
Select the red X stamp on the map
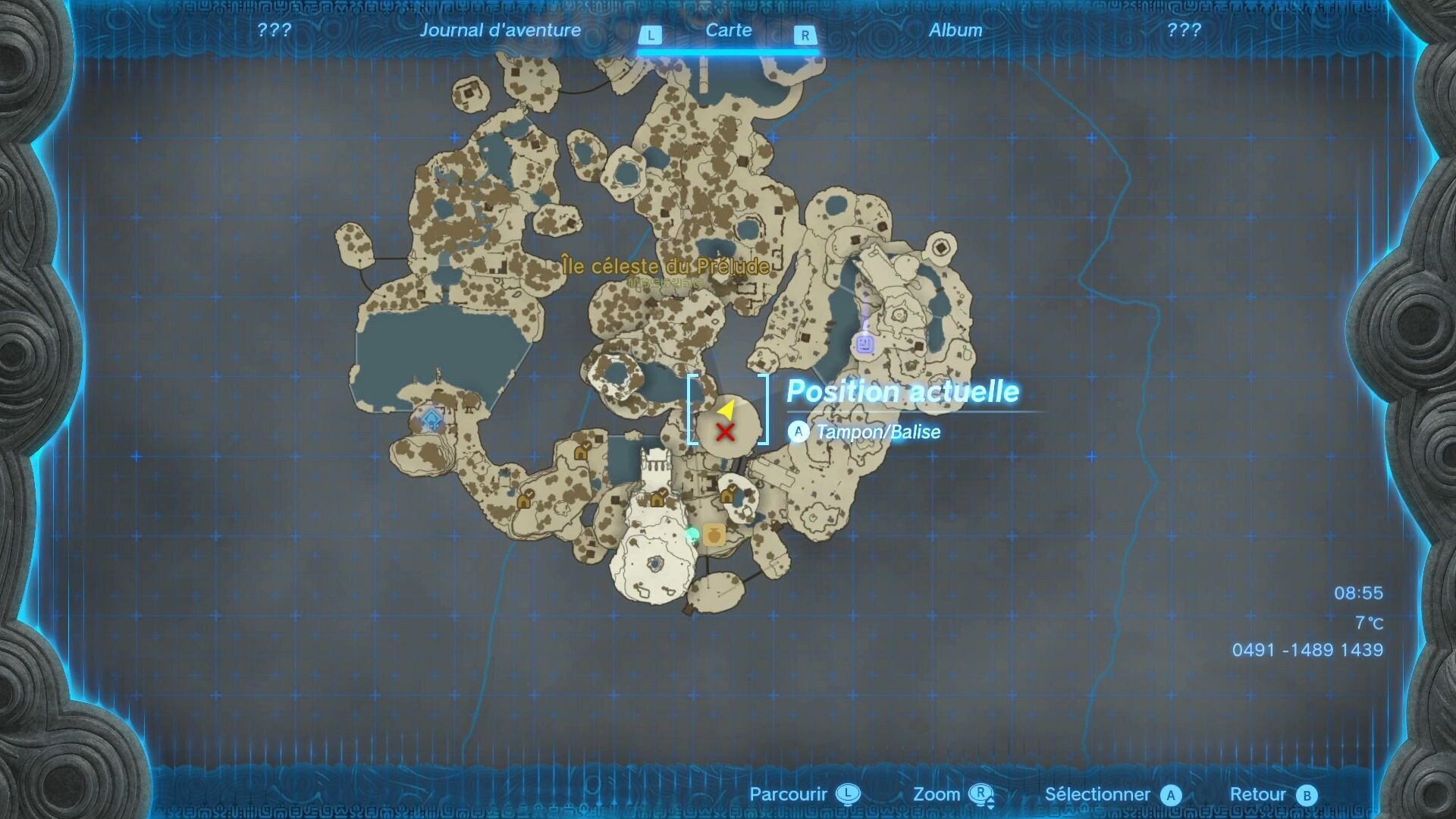[726, 432]
